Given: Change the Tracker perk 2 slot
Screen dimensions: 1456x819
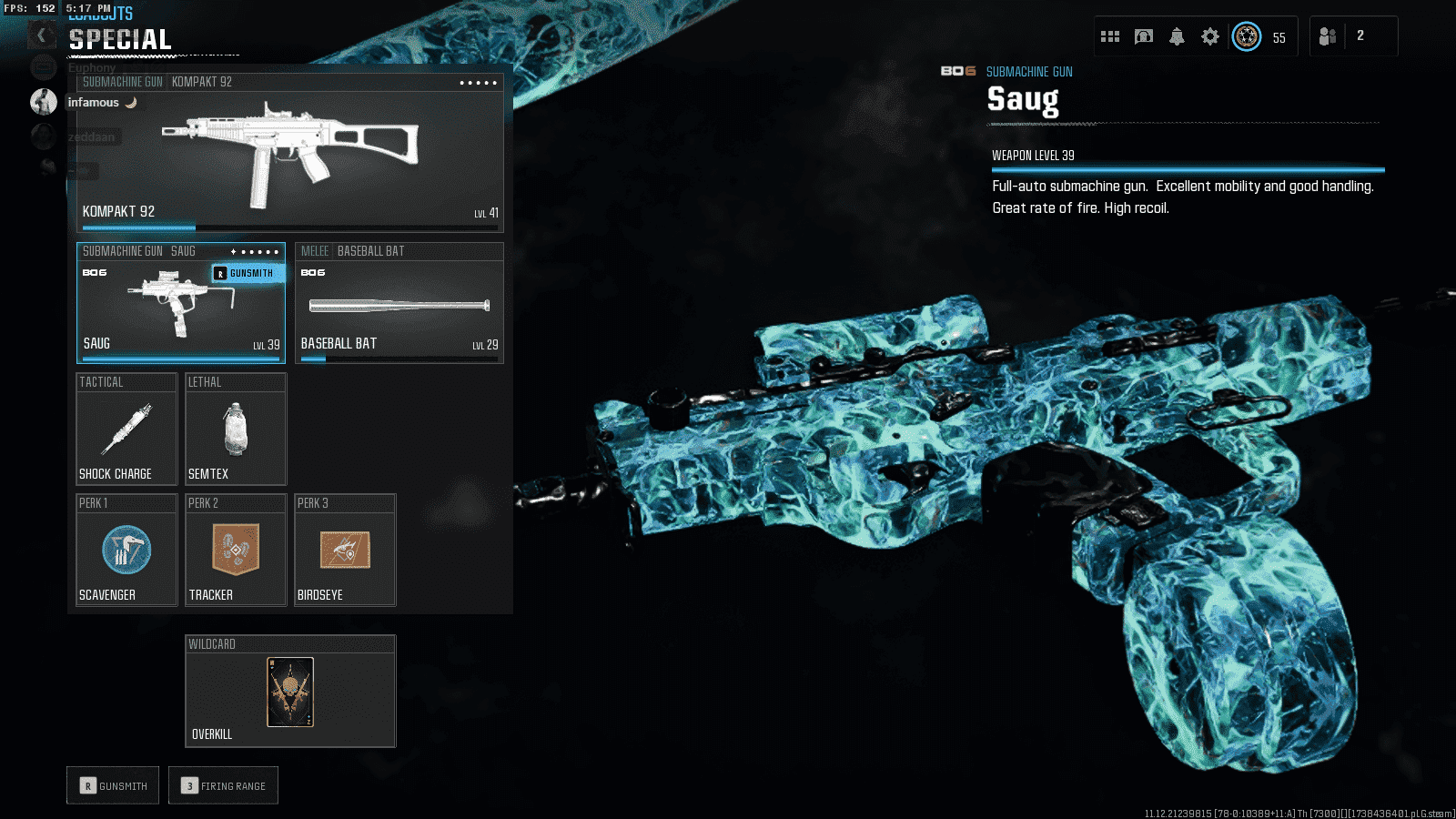Looking at the screenshot, I should [236, 551].
